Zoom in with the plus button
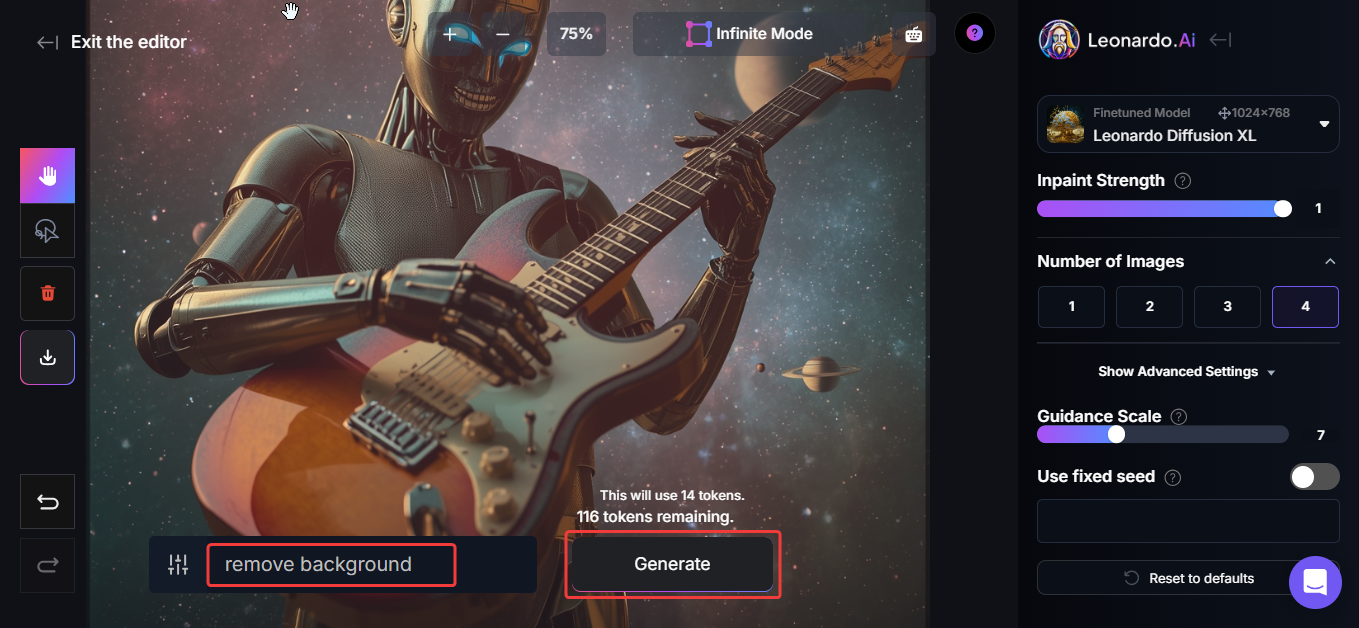 (450, 34)
